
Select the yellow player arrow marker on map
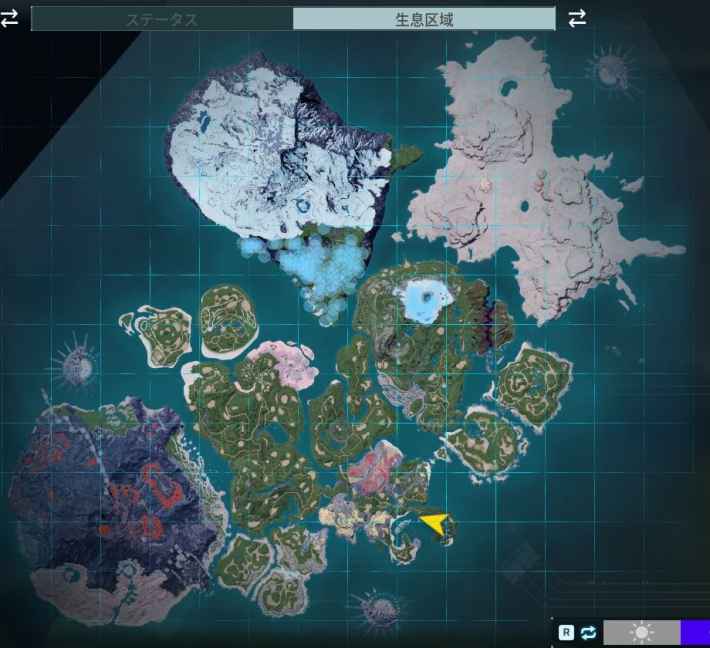click(434, 523)
